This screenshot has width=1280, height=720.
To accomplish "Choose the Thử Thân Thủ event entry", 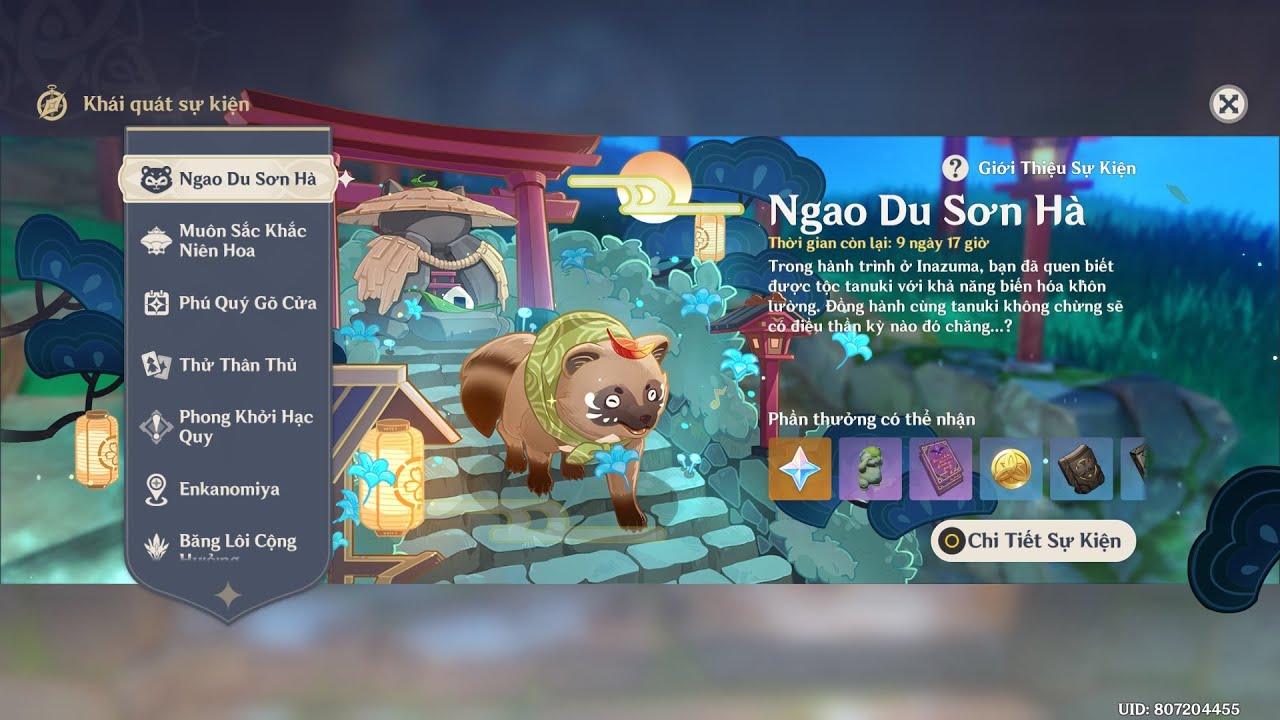I will coord(228,365).
